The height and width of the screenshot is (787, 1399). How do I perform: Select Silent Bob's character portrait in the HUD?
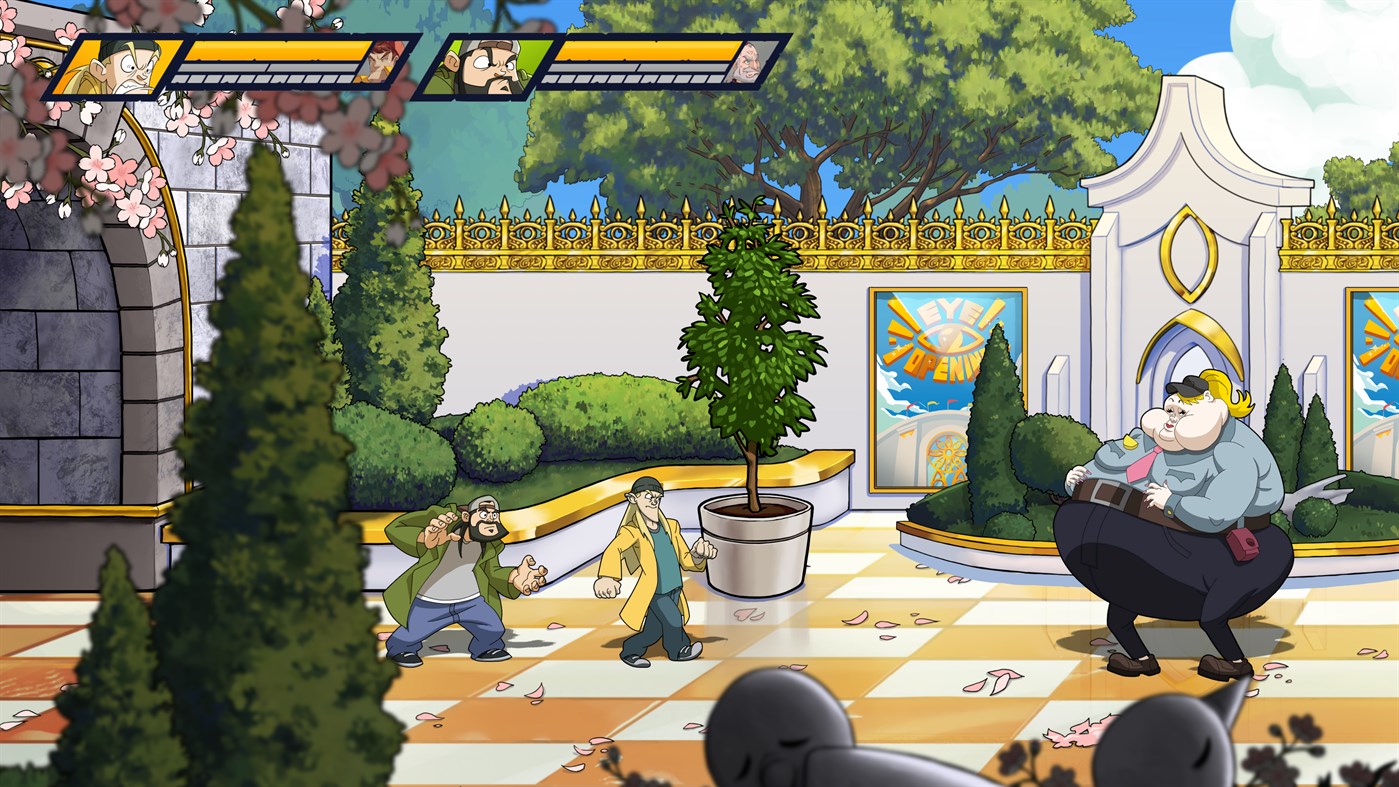(487, 65)
